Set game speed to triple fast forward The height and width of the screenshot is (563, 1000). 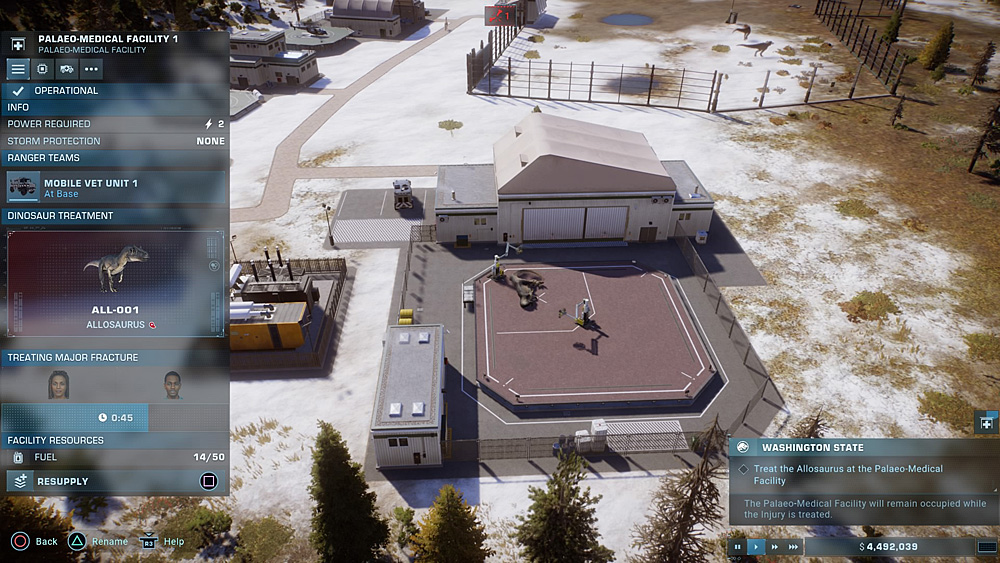pyautogui.click(x=793, y=547)
